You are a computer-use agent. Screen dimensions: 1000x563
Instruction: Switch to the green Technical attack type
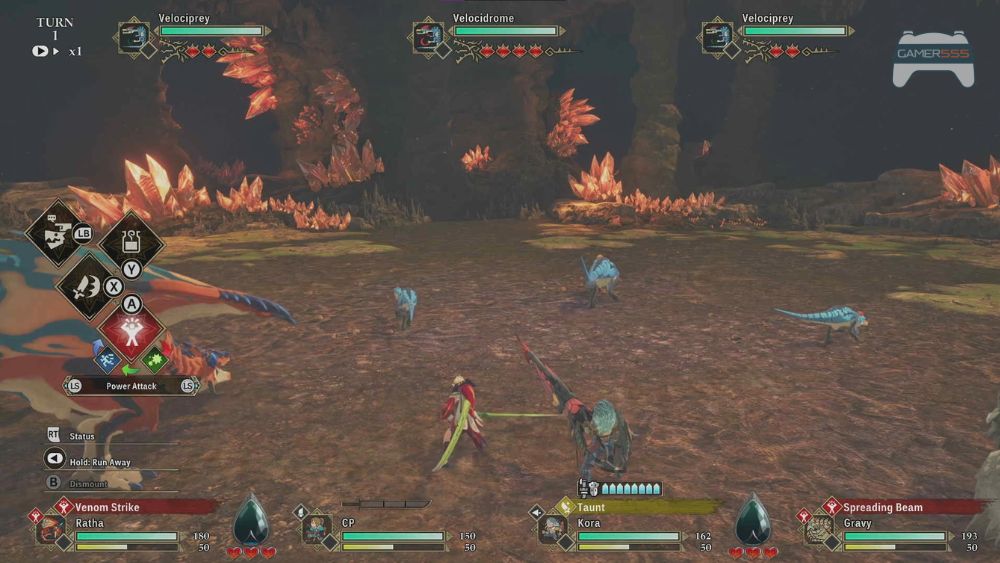pos(156,357)
